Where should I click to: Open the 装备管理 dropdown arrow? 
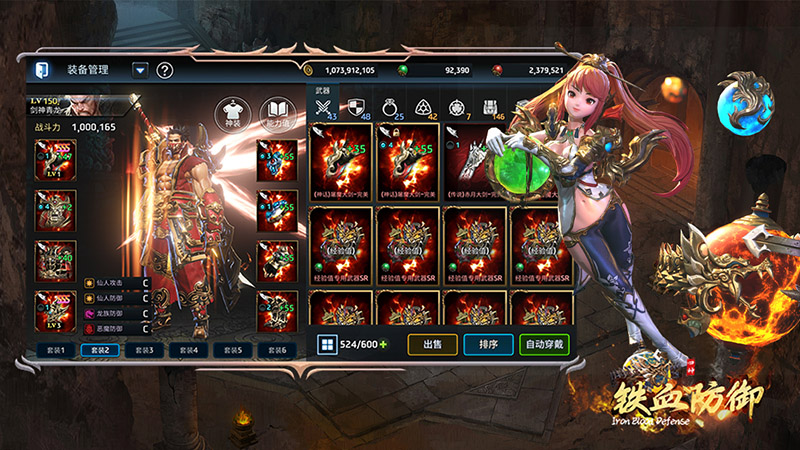click(140, 70)
